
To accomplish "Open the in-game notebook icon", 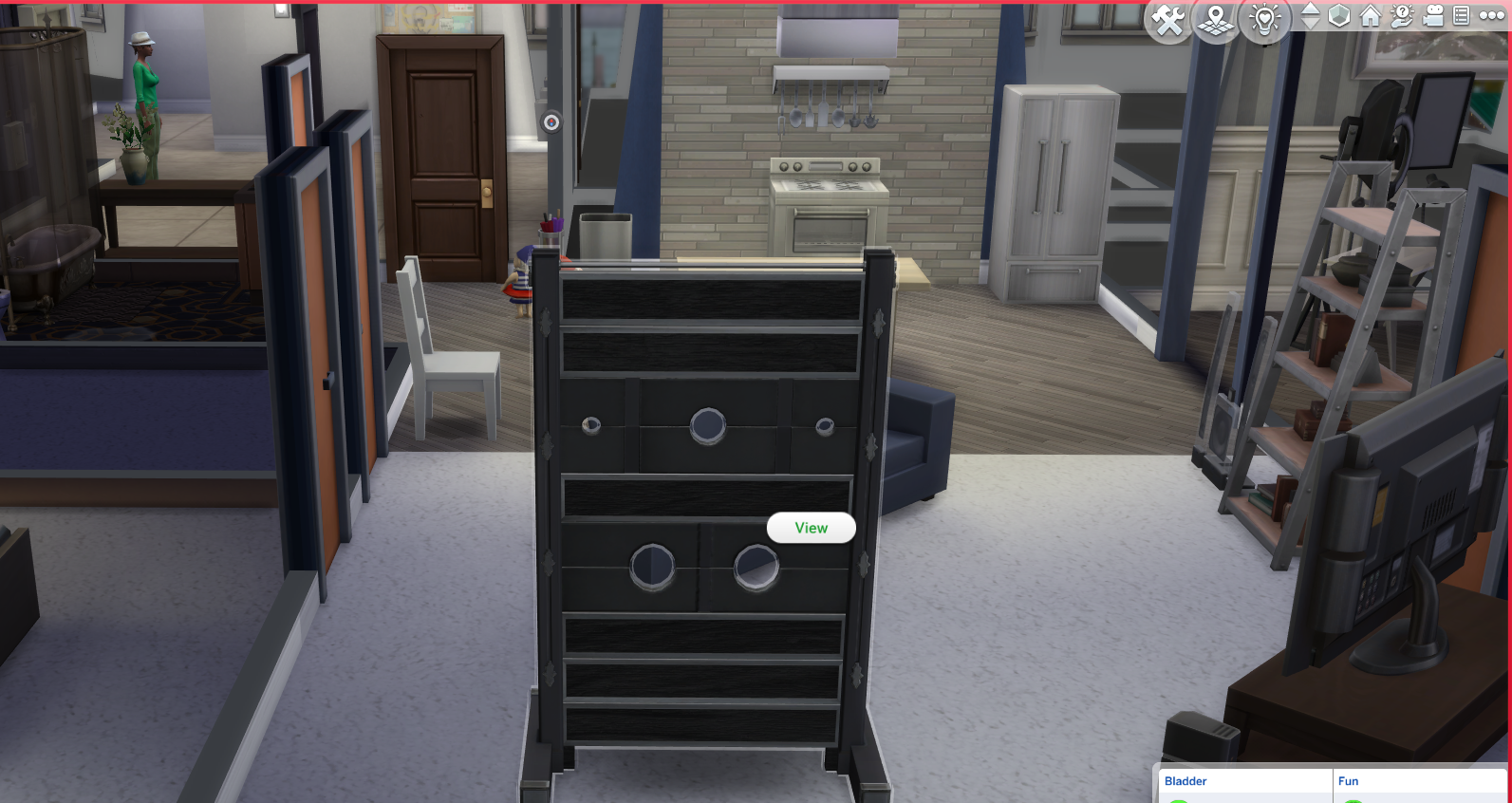I will (1462, 16).
